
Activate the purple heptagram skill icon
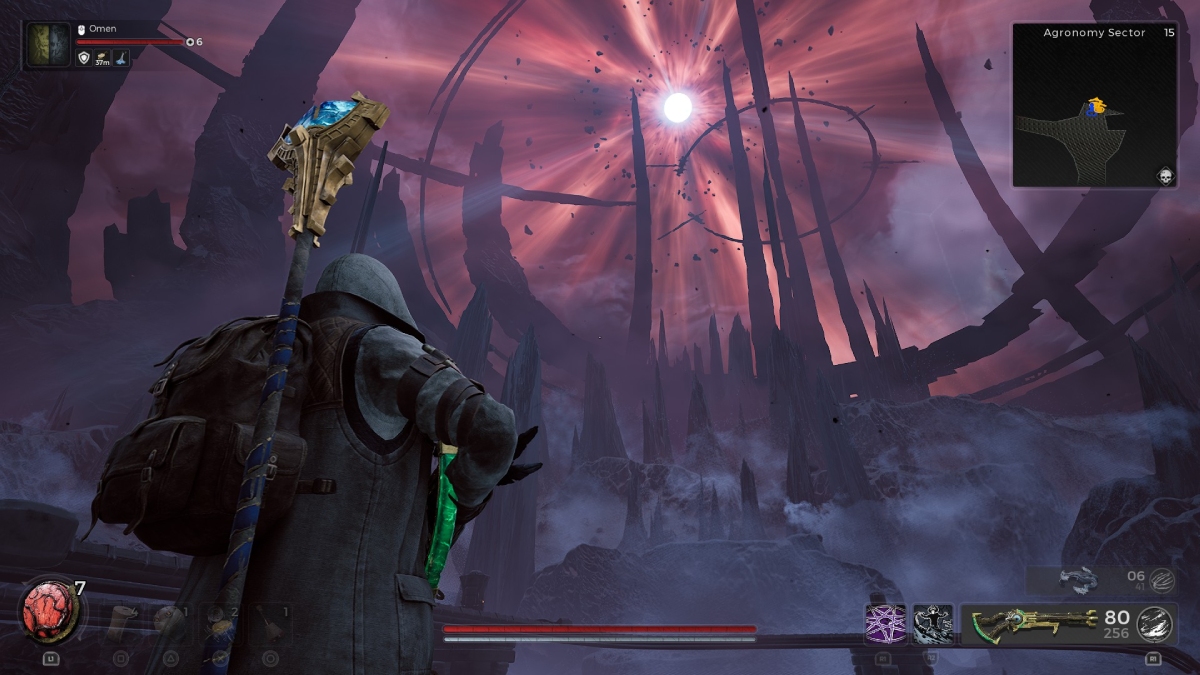(x=885, y=624)
